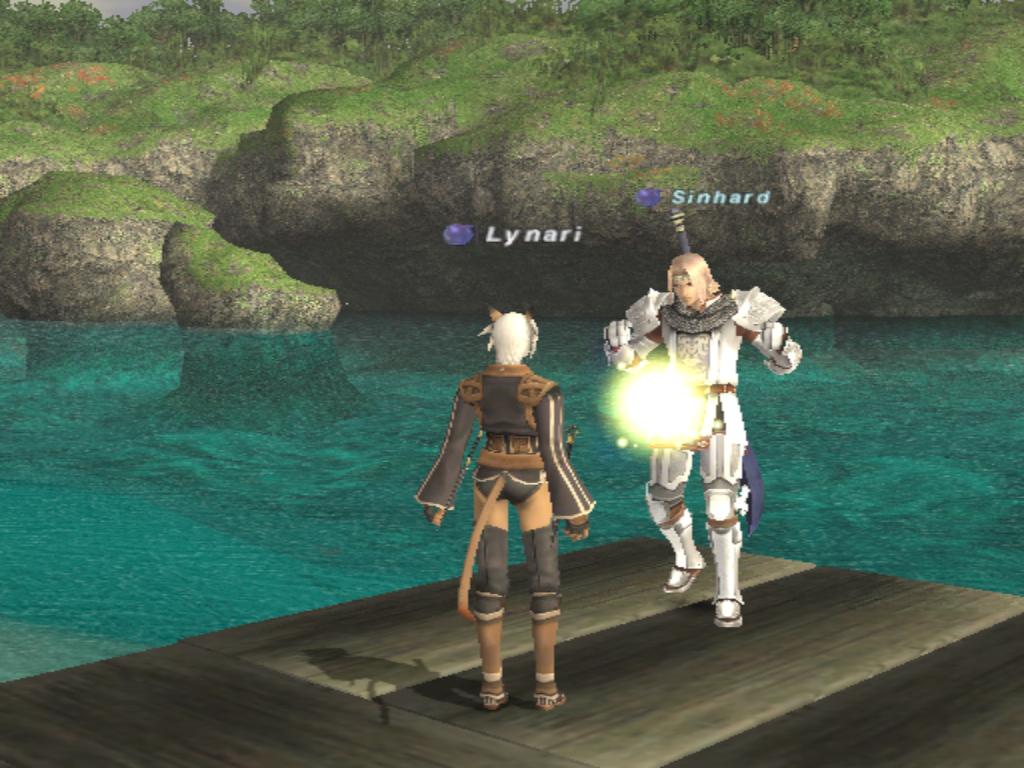The width and height of the screenshot is (1024, 768).
Task: Select the Sinhard name label
Action: [x=720, y=197]
